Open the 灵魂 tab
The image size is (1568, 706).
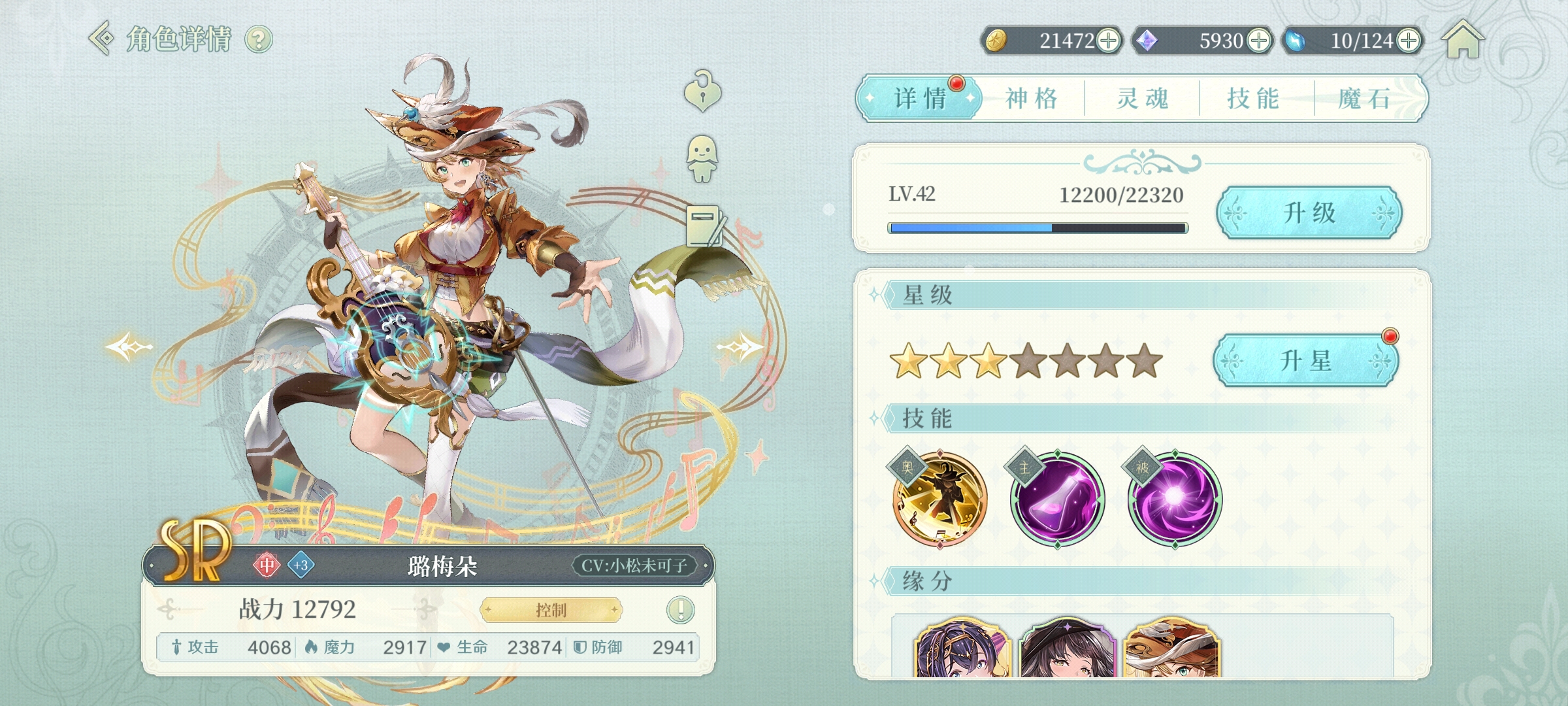point(1142,99)
